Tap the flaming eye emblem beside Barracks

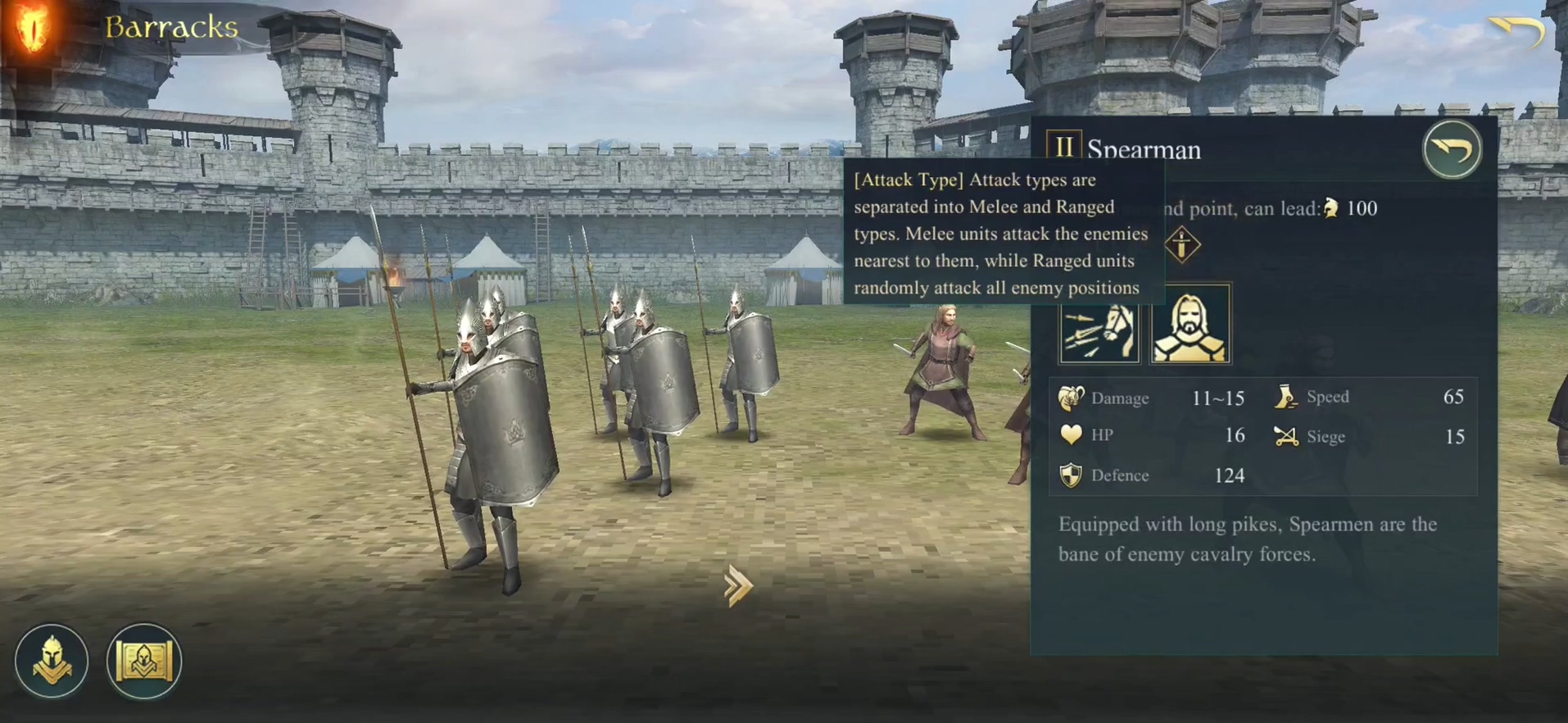pos(33,28)
